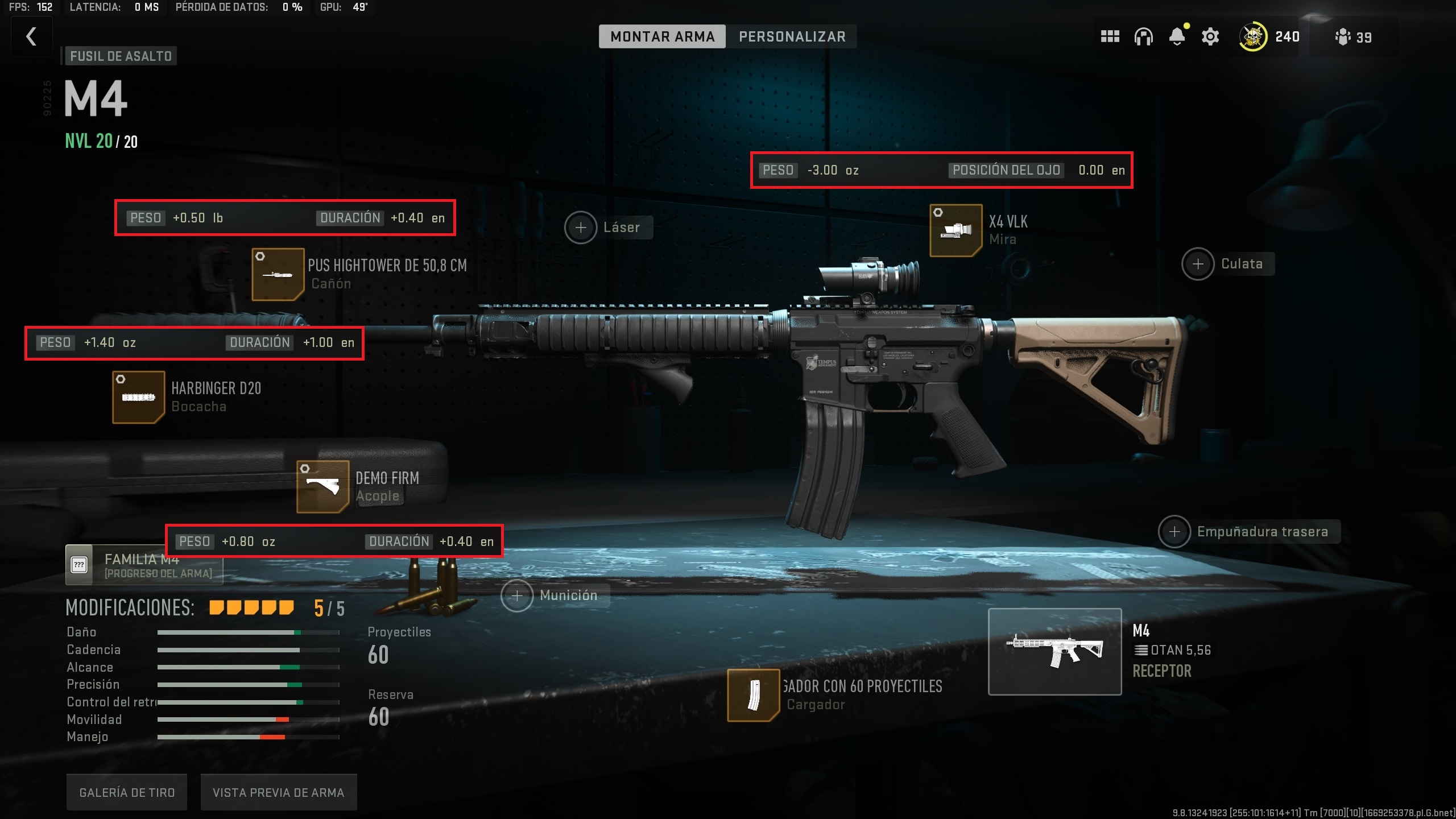Open the headset audio settings icon
The height and width of the screenshot is (819, 1456).
click(x=1144, y=36)
